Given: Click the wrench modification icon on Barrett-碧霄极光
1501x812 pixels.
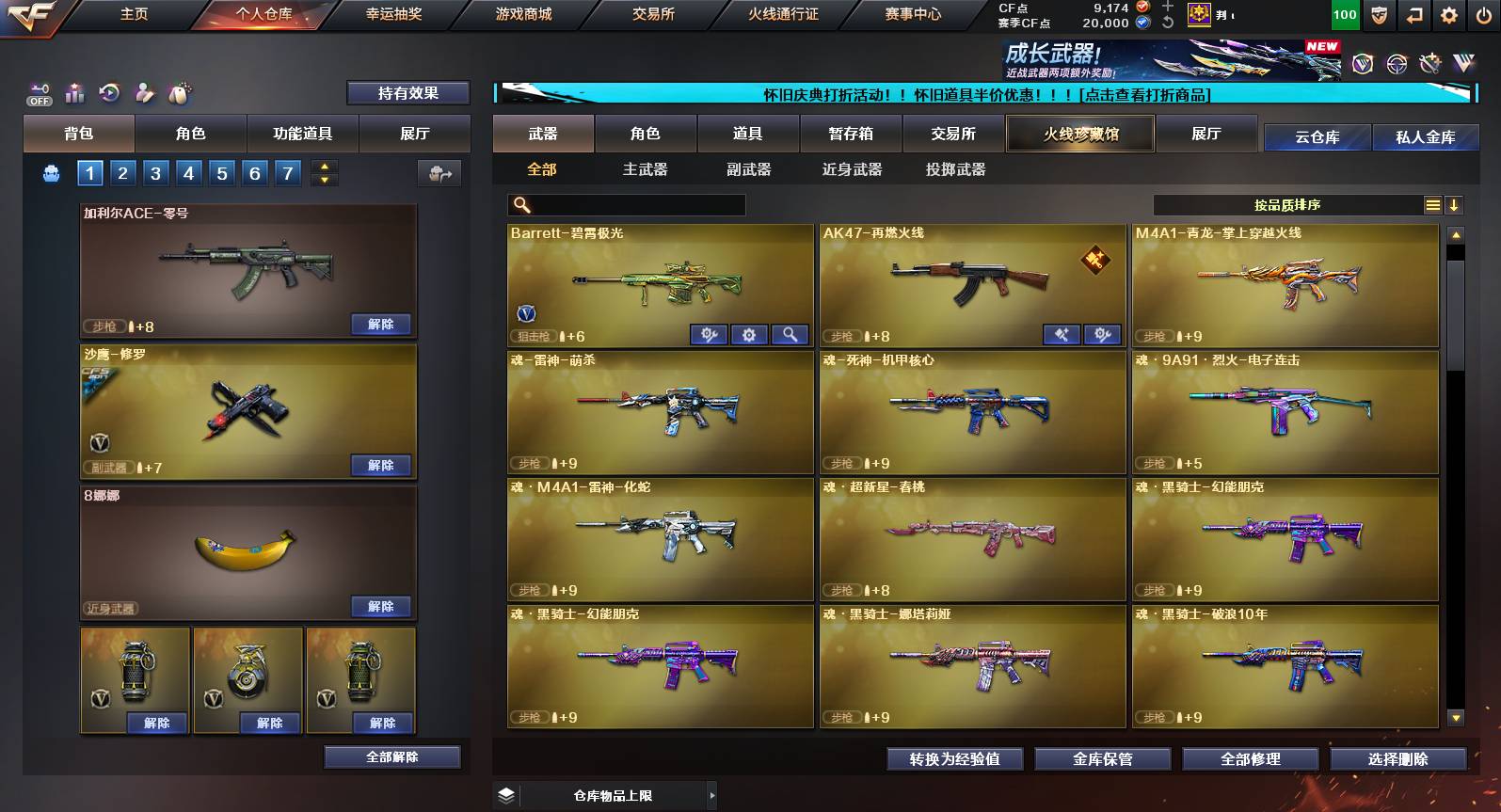Looking at the screenshot, I should (x=708, y=334).
